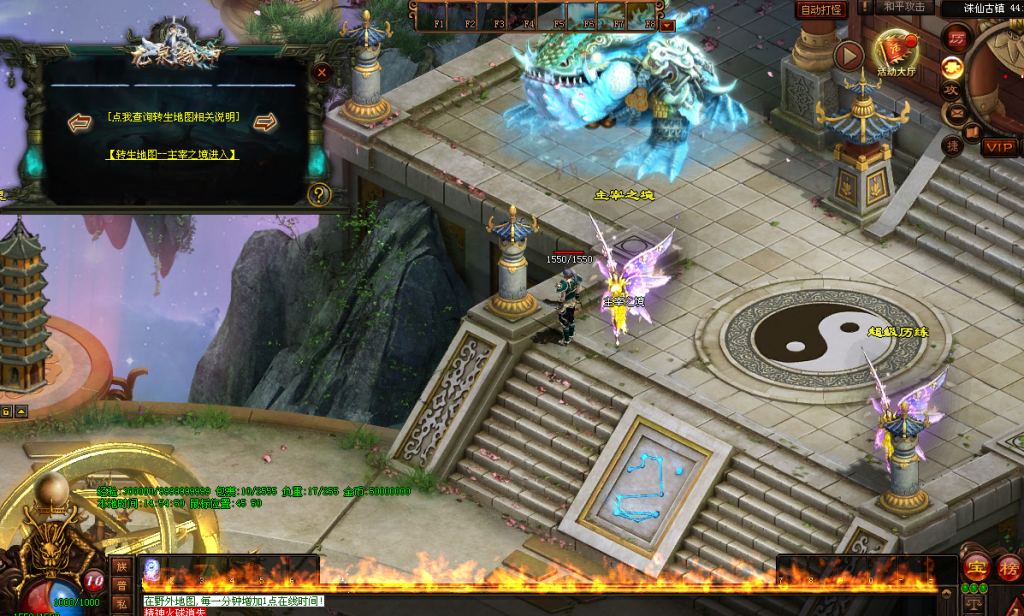Open the 宝 treasure button
This screenshot has height=616, width=1024.
coord(975,568)
